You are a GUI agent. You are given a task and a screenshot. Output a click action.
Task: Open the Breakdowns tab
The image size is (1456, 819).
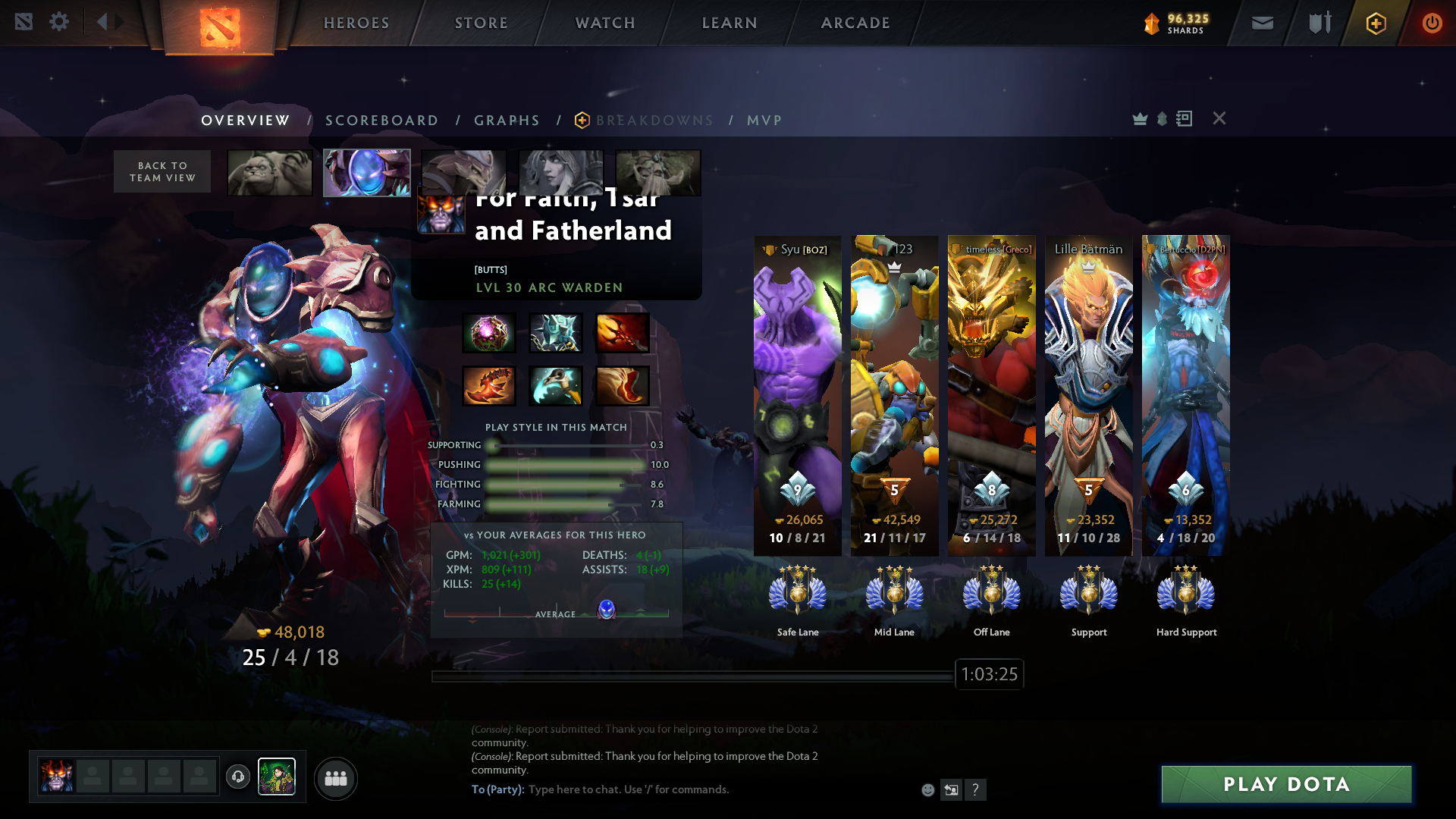pos(654,121)
